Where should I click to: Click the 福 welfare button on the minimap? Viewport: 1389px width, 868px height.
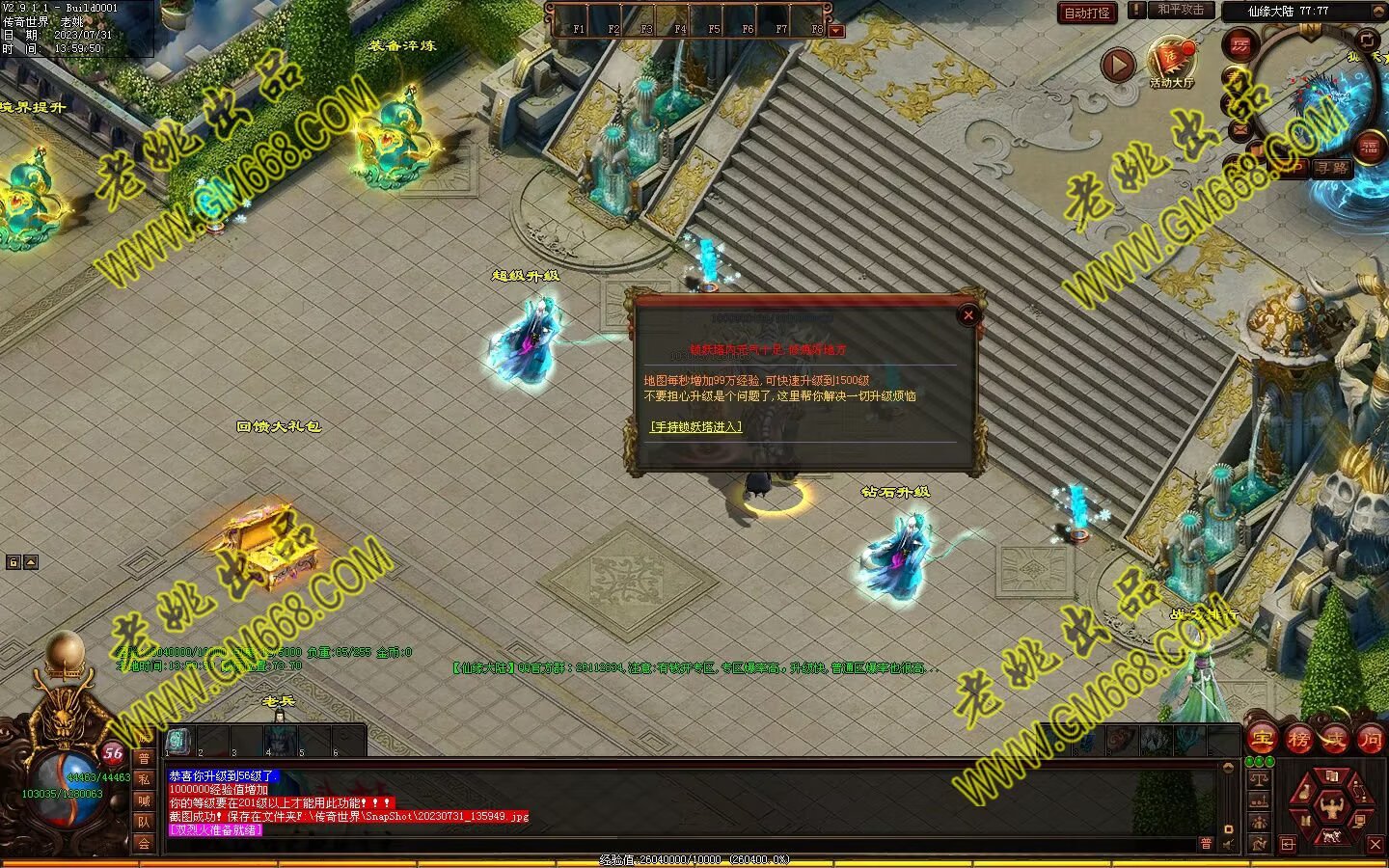coord(1369,148)
